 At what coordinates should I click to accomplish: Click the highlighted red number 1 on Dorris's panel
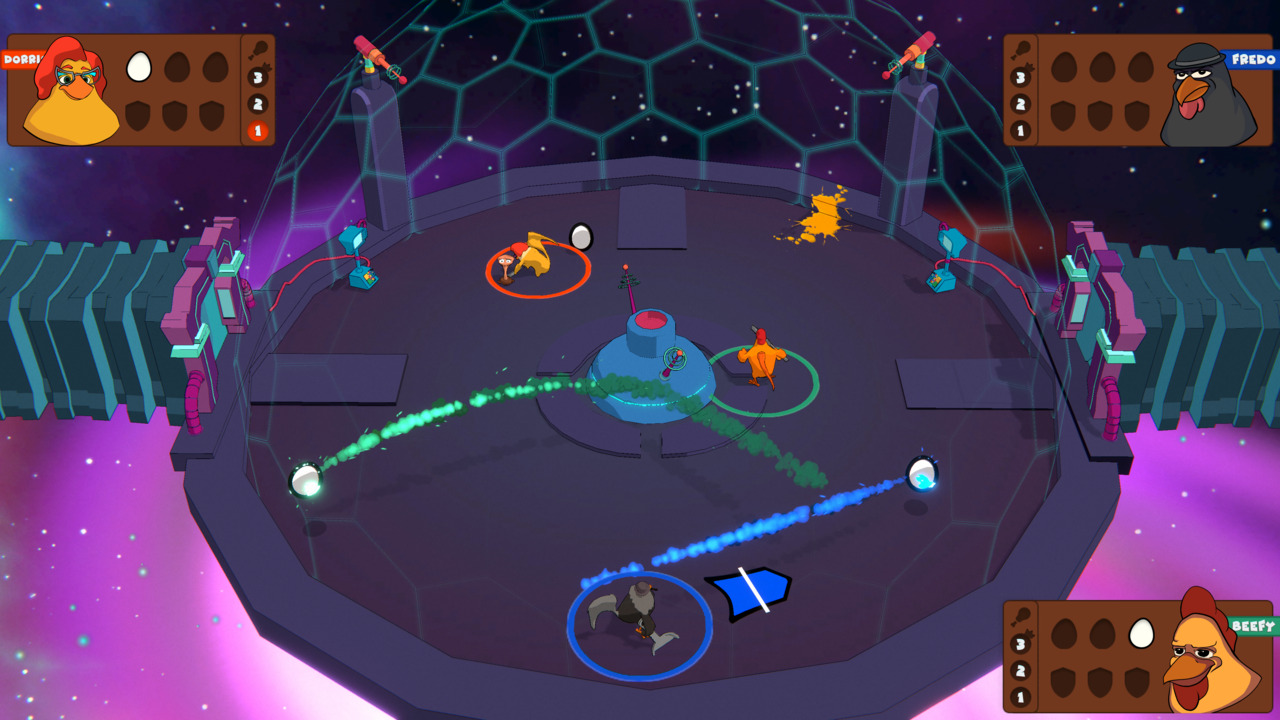(256, 130)
